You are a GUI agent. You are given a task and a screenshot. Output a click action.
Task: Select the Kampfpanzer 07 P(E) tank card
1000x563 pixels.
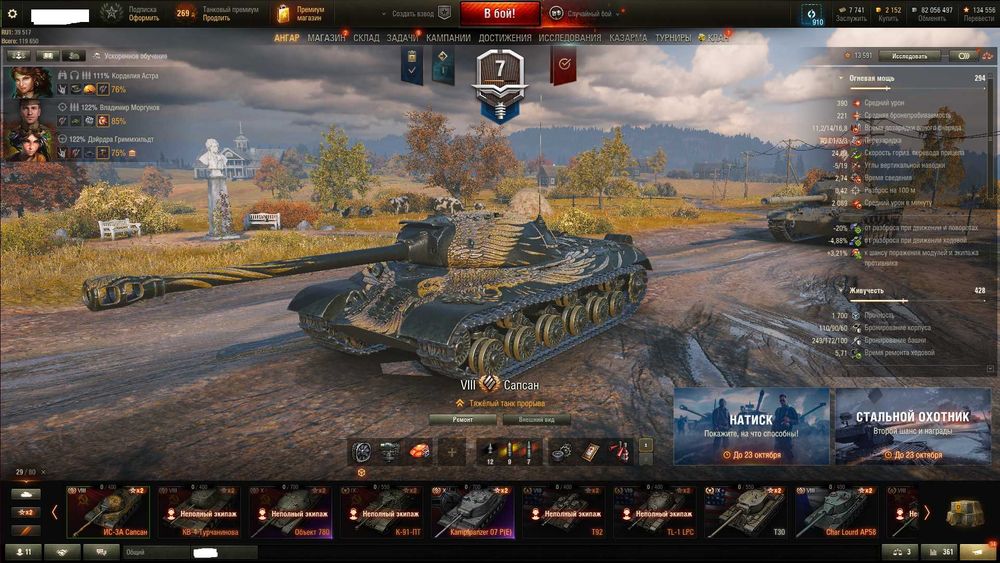(x=472, y=511)
